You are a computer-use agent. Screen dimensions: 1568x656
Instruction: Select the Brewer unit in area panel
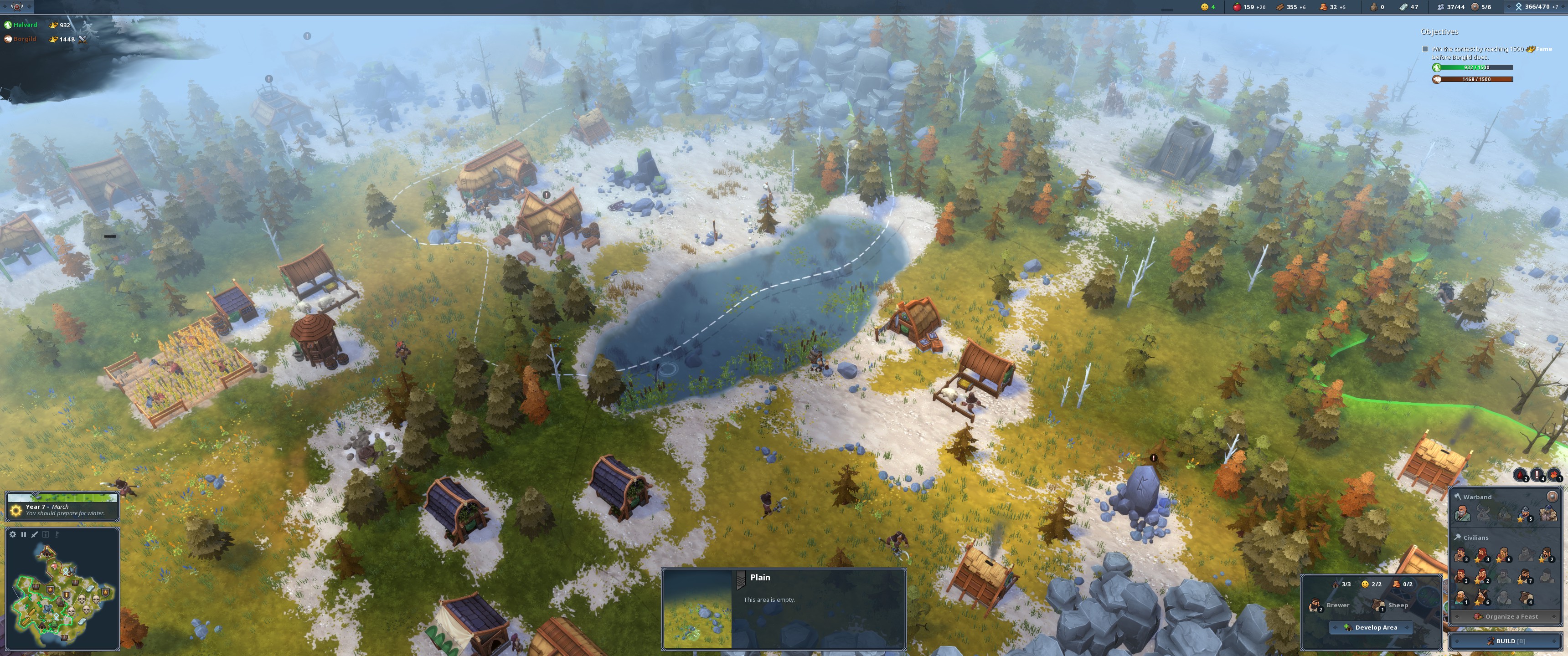[x=1330, y=605]
